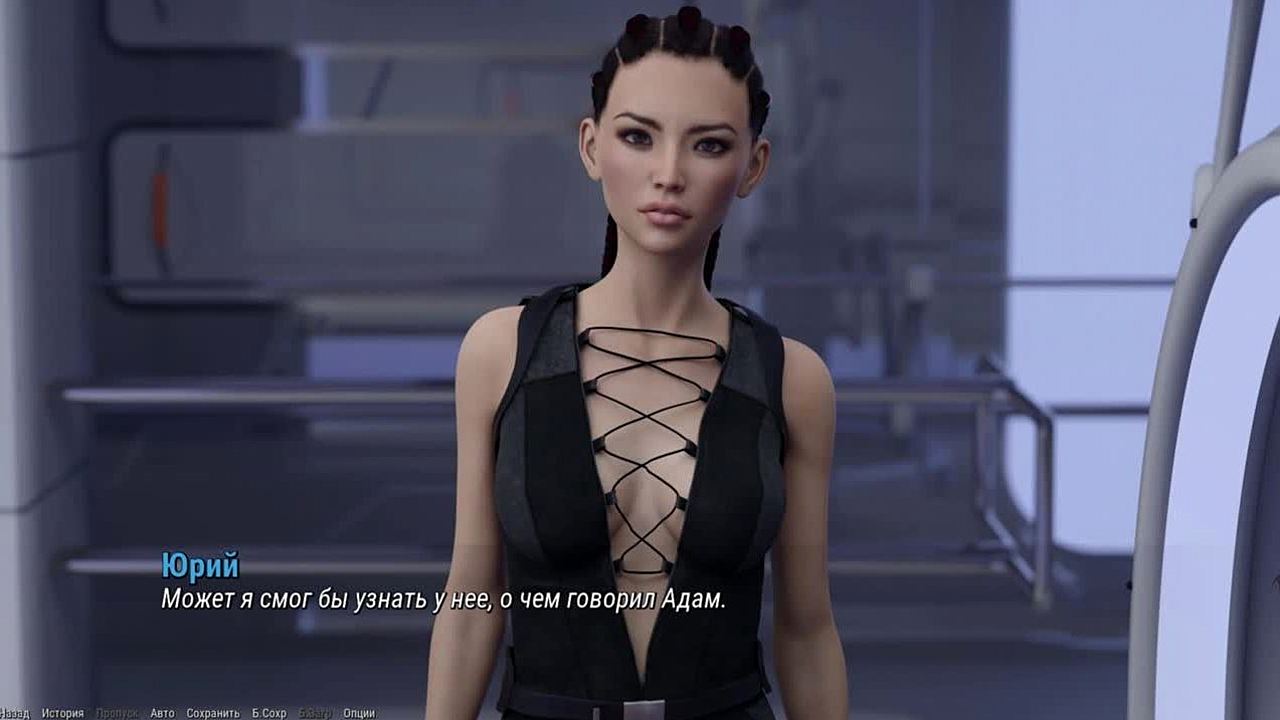Viewport: 1280px width, 720px height.
Task: Quick load with the dimmed Б.Загр button
Action: [x=315, y=713]
